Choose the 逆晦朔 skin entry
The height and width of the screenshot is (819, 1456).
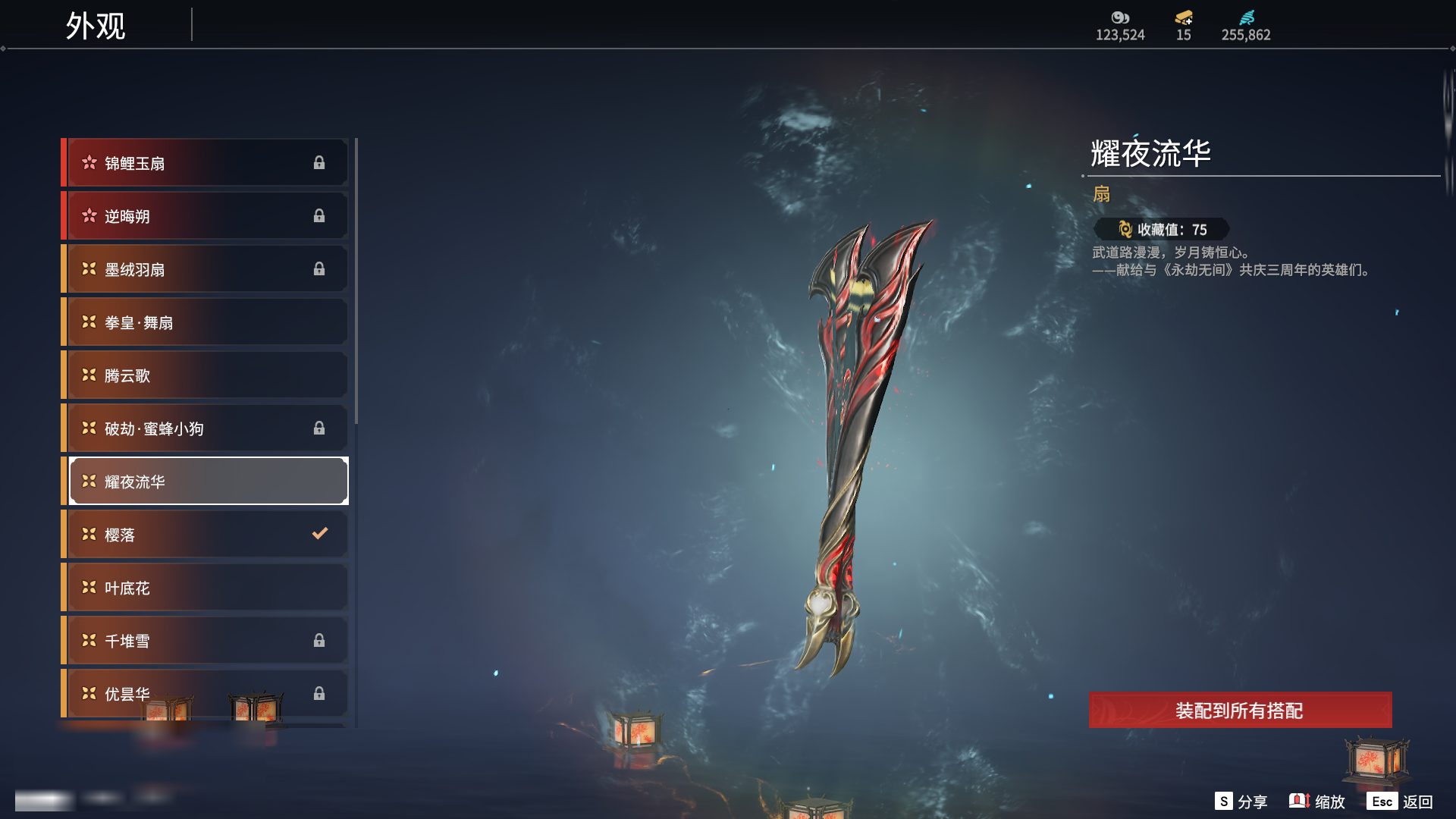tap(206, 216)
